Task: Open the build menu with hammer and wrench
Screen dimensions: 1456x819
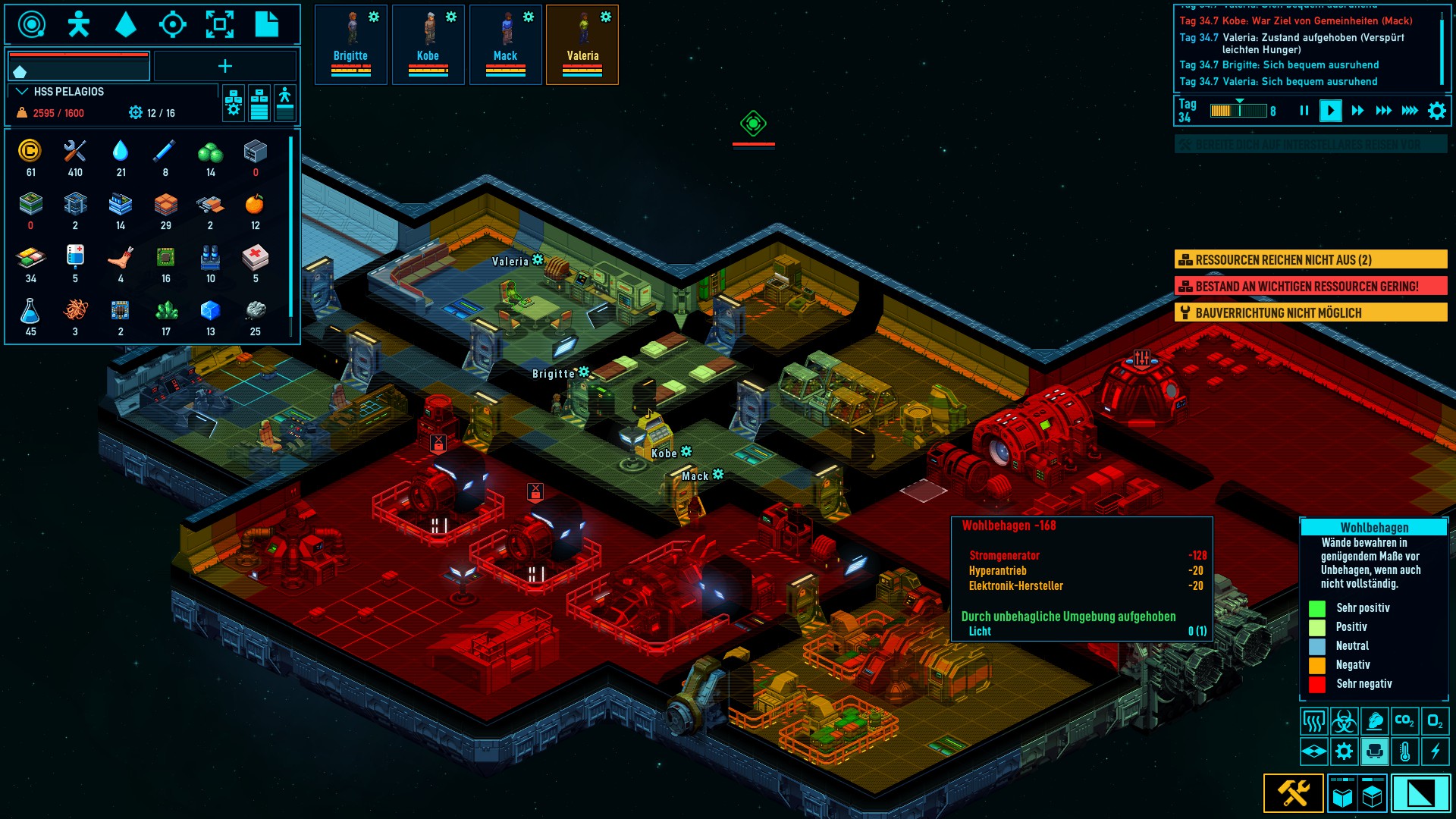Action: [1294, 793]
